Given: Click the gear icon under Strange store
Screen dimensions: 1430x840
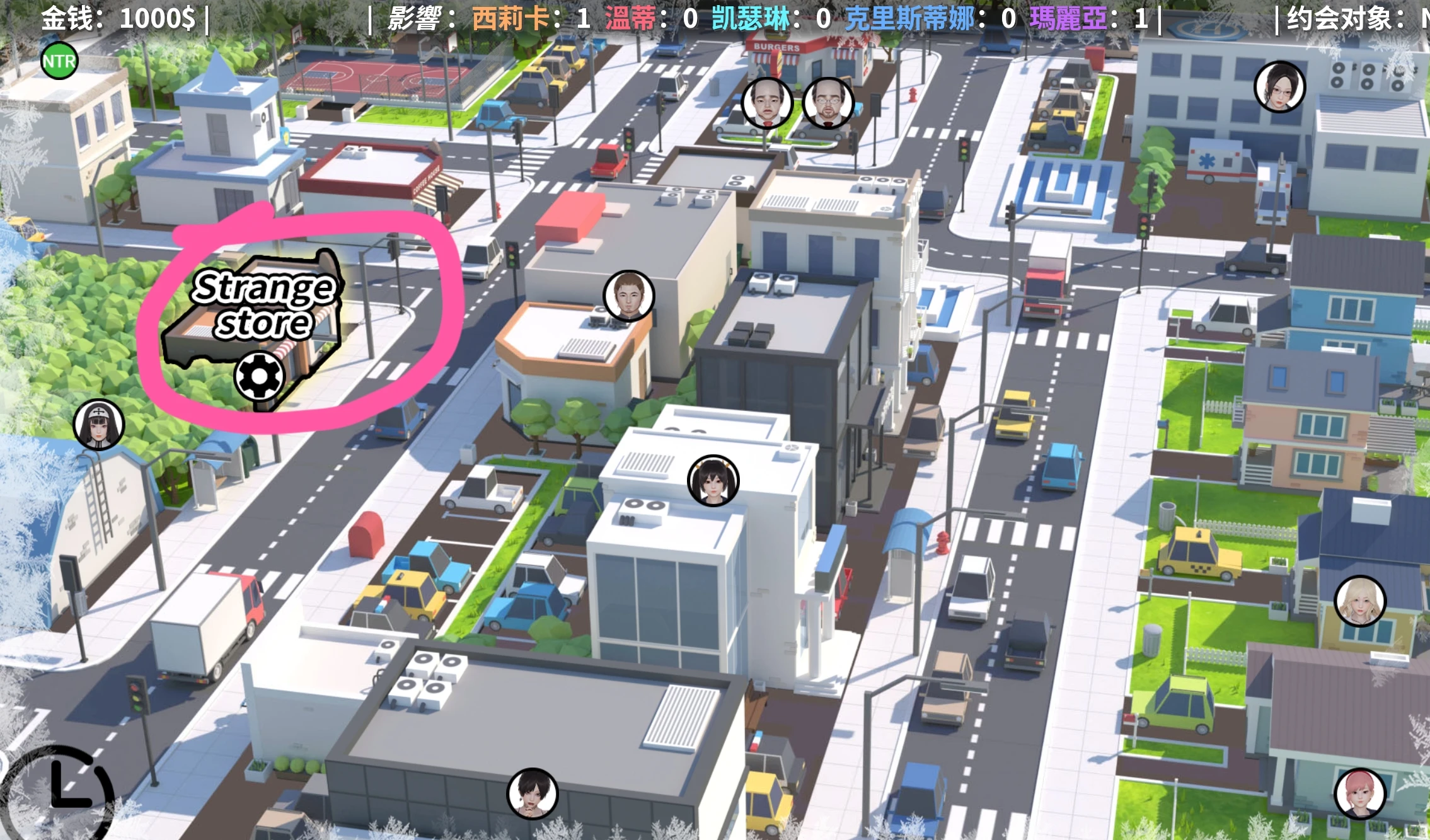Looking at the screenshot, I should 260,376.
